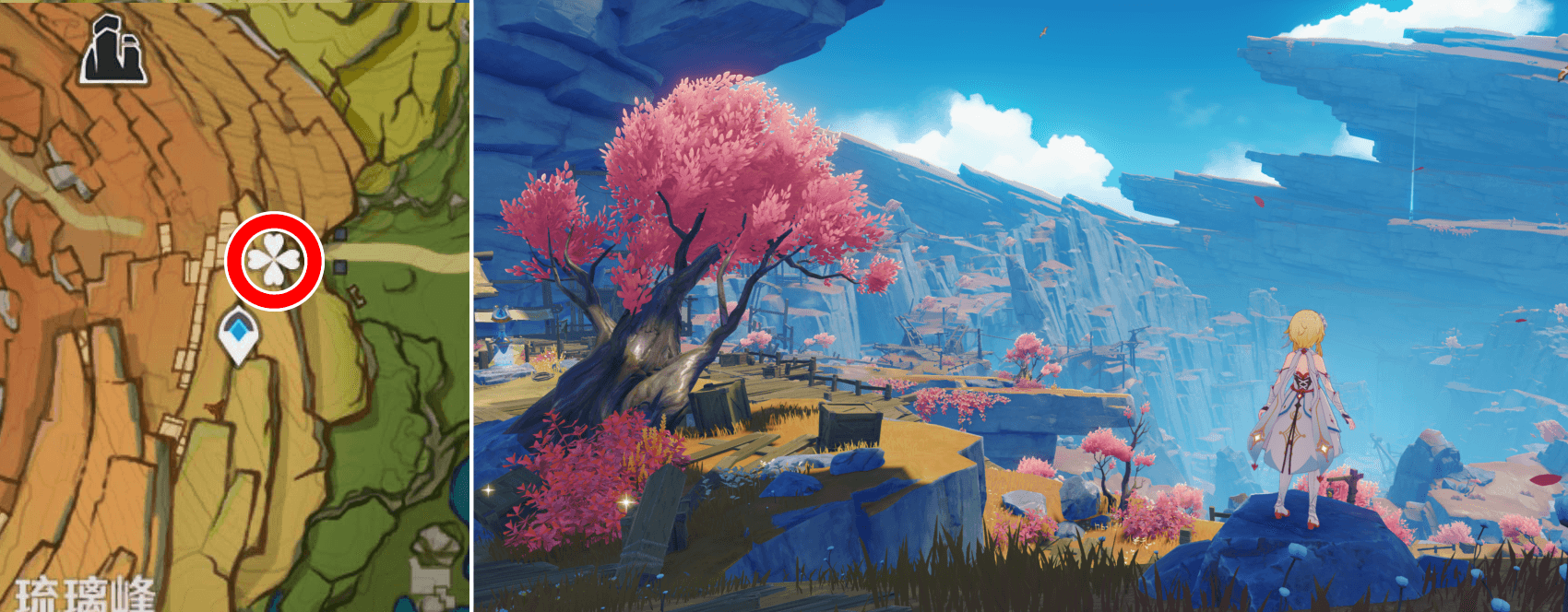The image size is (1568, 612).
Task: Click the blue teleport waypoint marker
Action: coord(239,335)
